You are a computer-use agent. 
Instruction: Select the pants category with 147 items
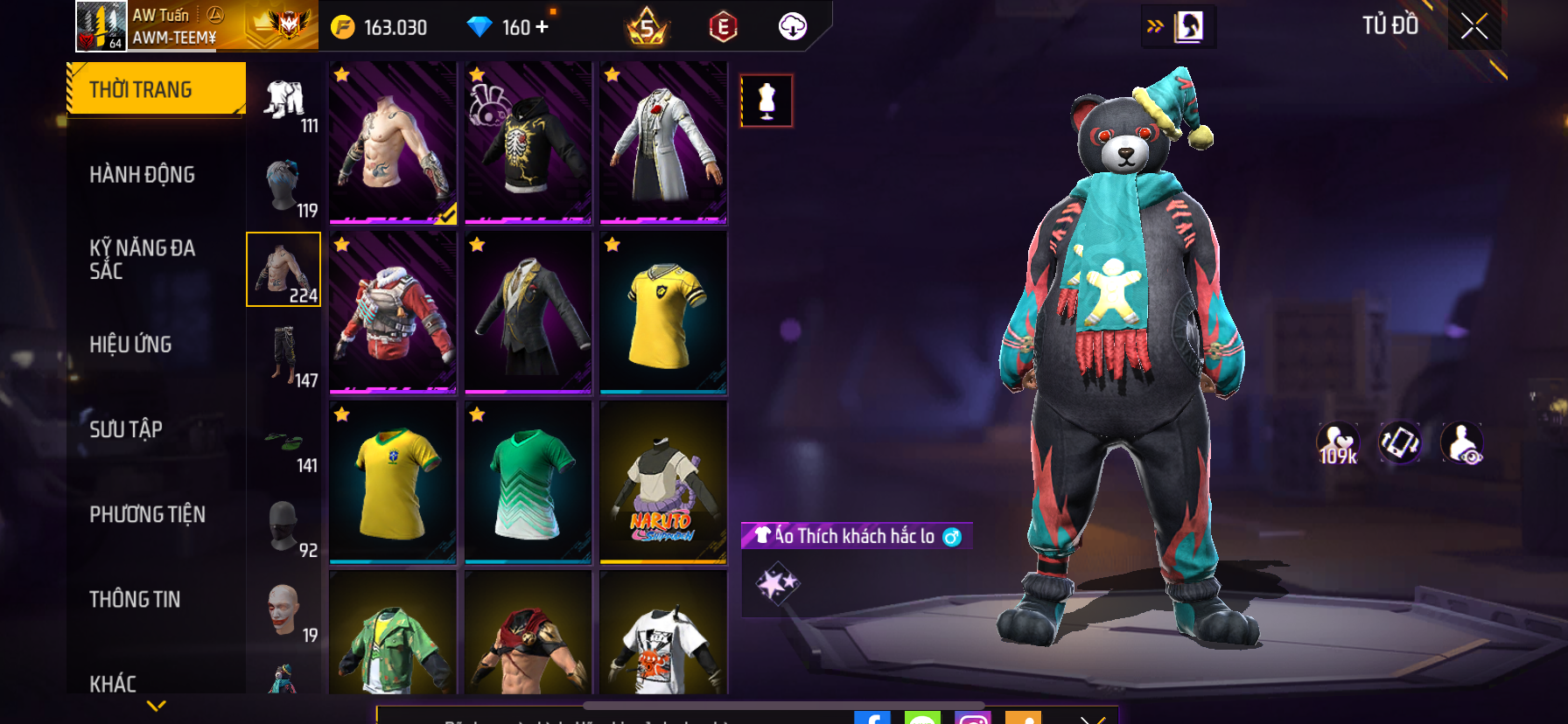(x=285, y=355)
